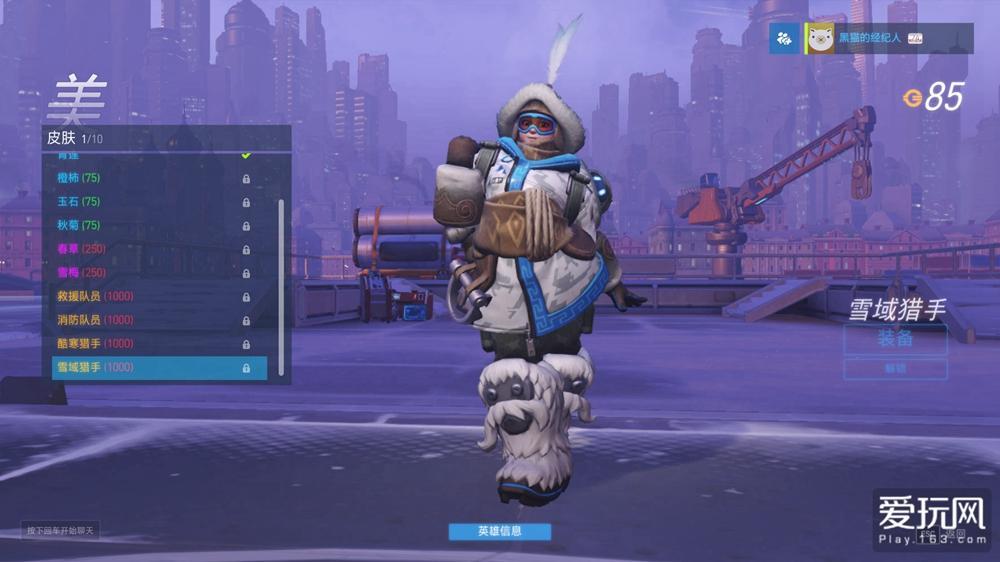
Task: Choose the 玉石 (75) skin entry
Action: [x=150, y=202]
